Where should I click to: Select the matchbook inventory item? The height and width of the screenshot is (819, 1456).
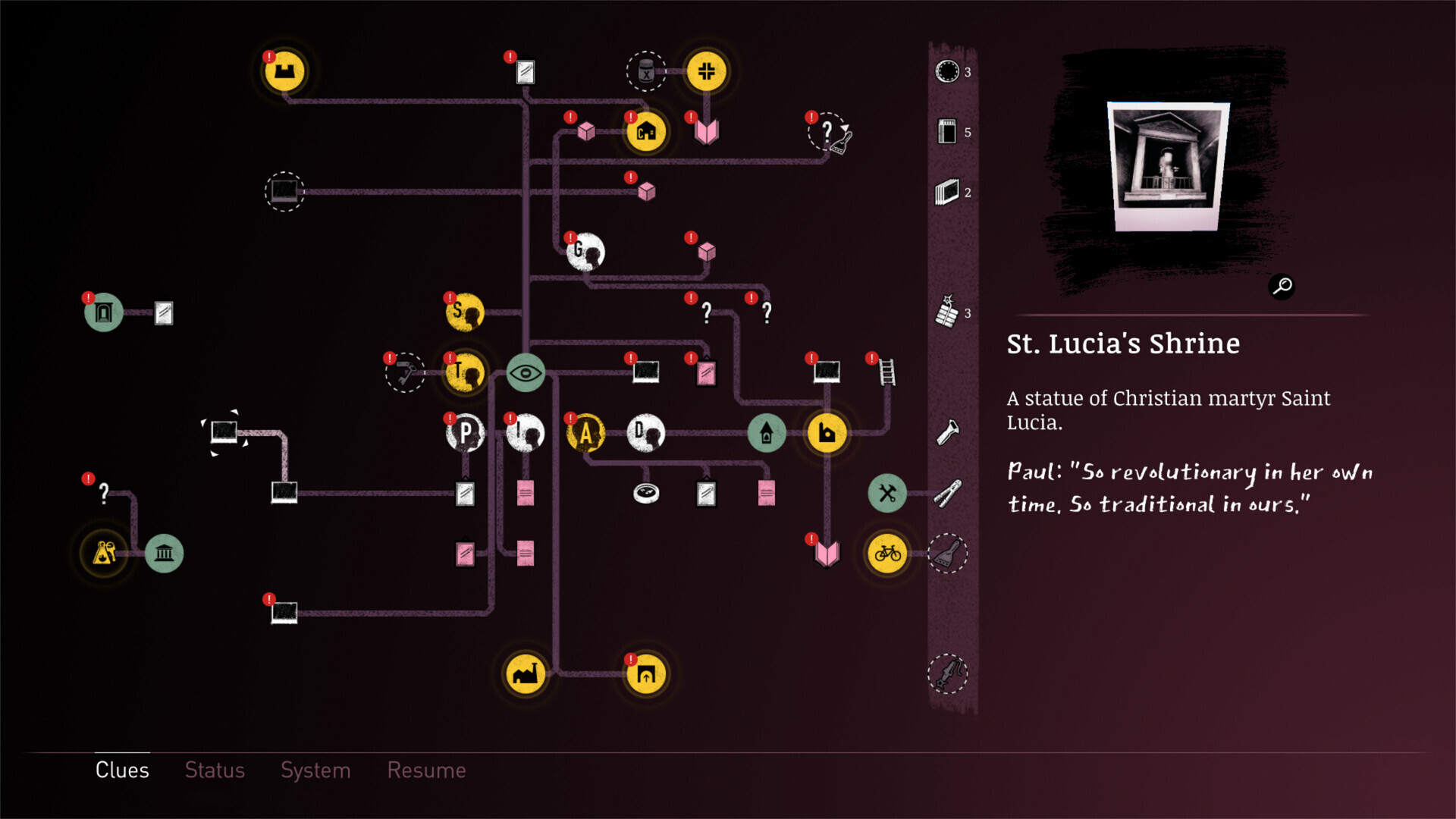point(946,130)
